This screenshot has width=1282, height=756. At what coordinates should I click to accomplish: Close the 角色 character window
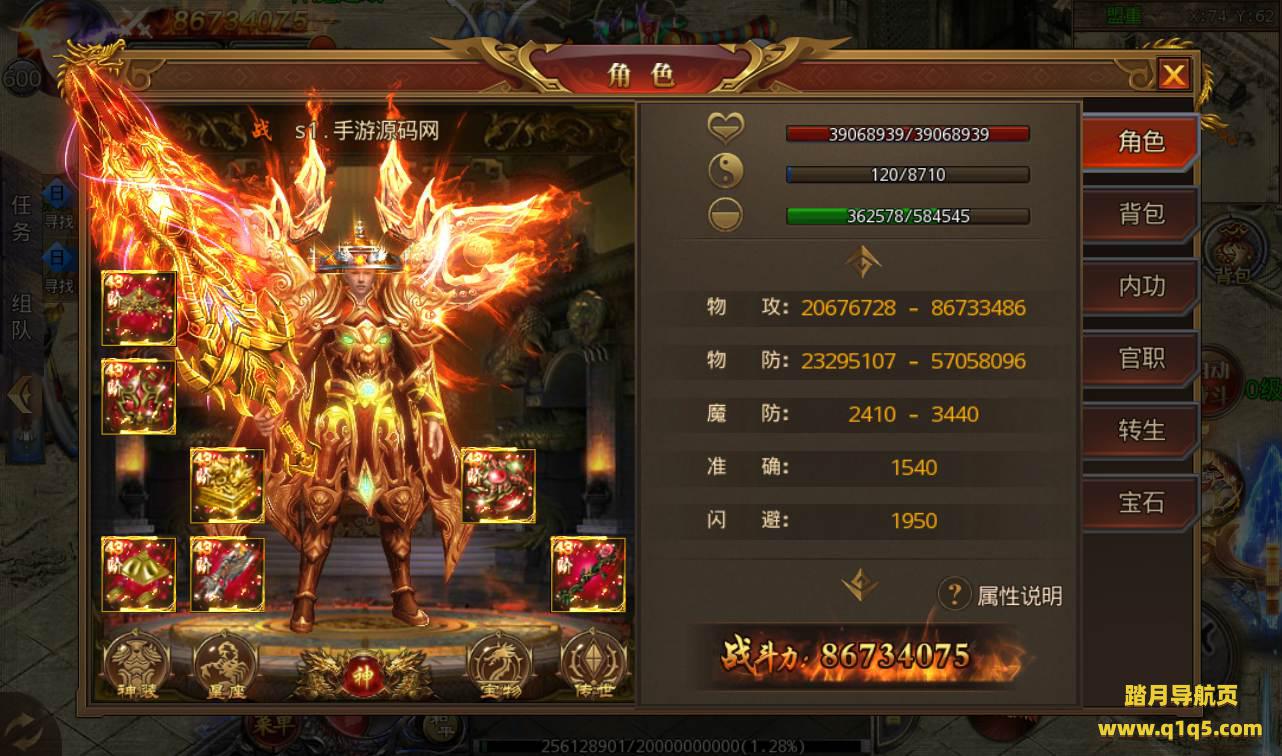click(x=1173, y=74)
